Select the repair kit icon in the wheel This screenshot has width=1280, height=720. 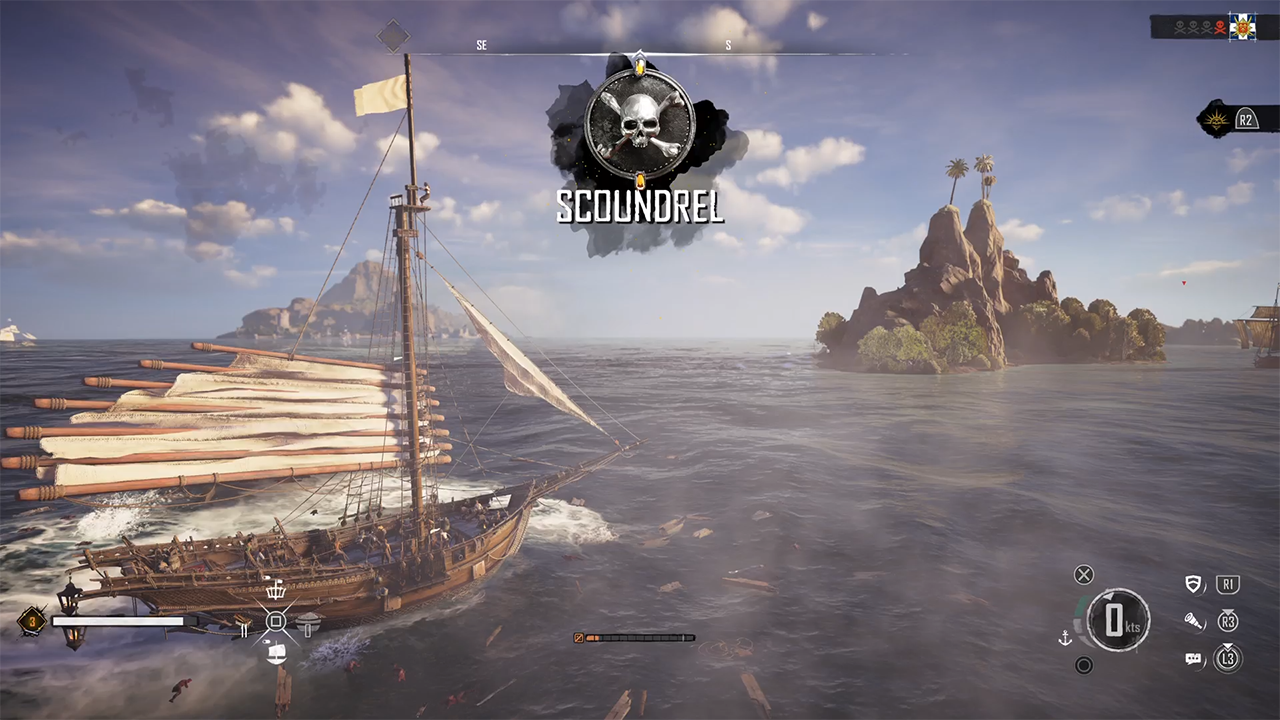pos(243,628)
